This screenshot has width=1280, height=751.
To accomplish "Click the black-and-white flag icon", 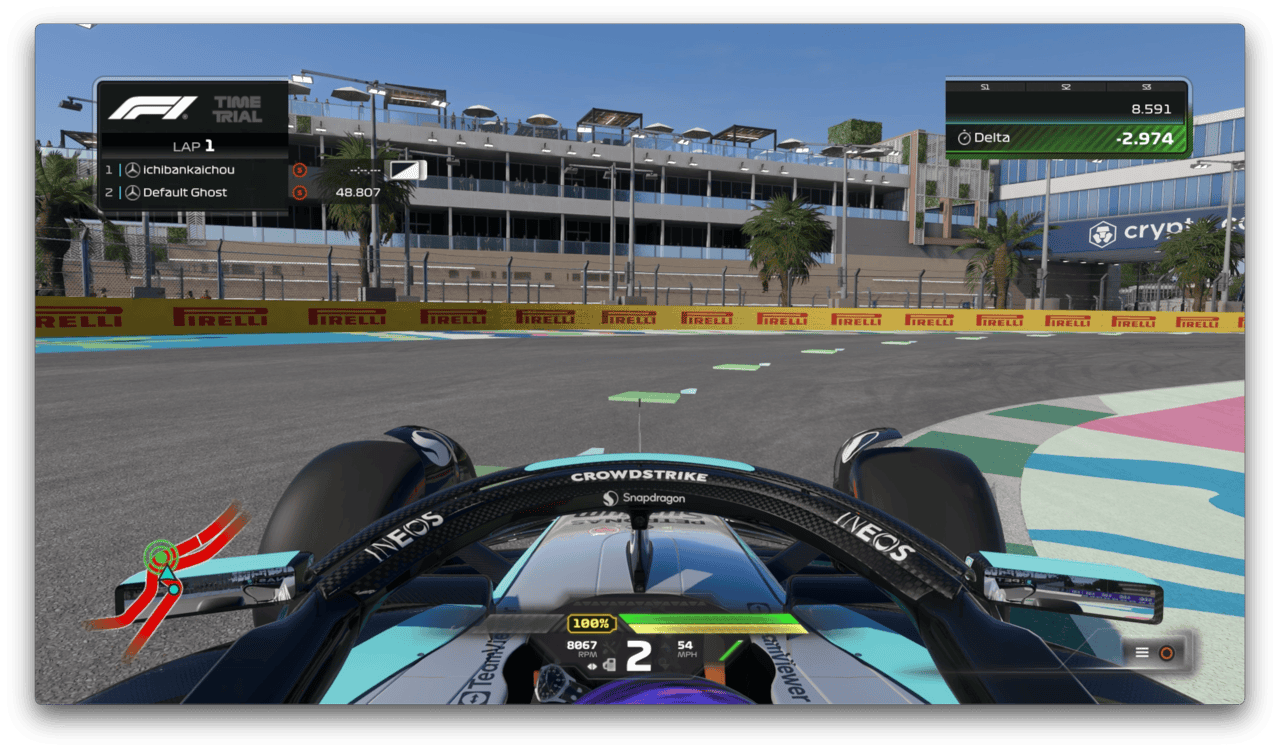I will coord(406,170).
